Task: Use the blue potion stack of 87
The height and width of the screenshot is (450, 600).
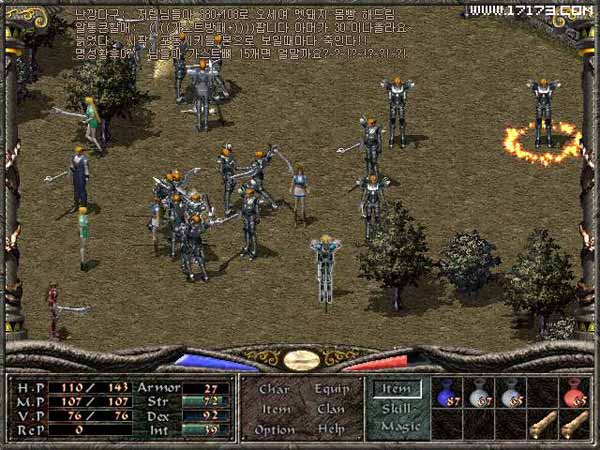Action: [x=448, y=393]
